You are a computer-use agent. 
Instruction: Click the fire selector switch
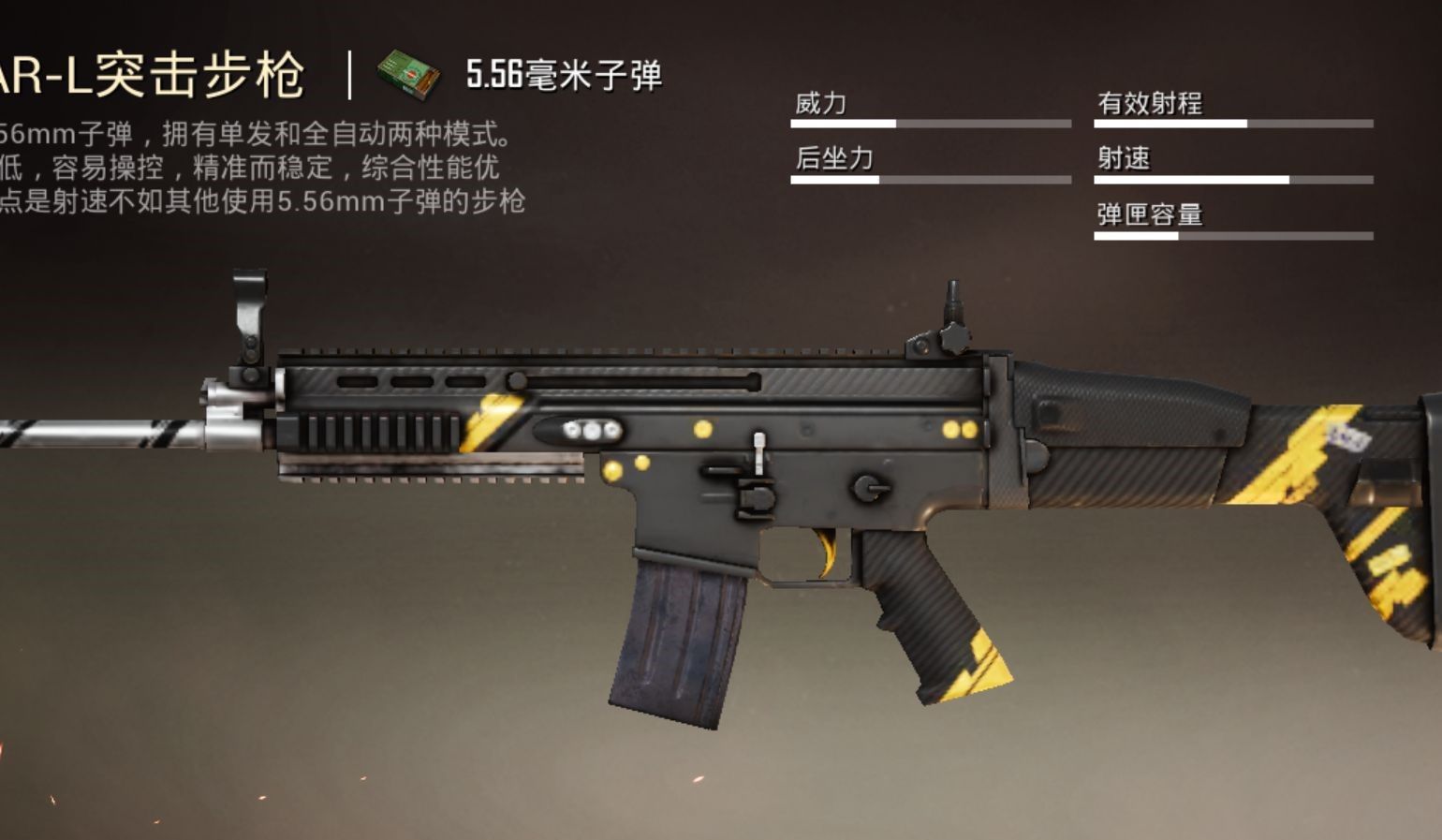pyautogui.click(x=871, y=487)
